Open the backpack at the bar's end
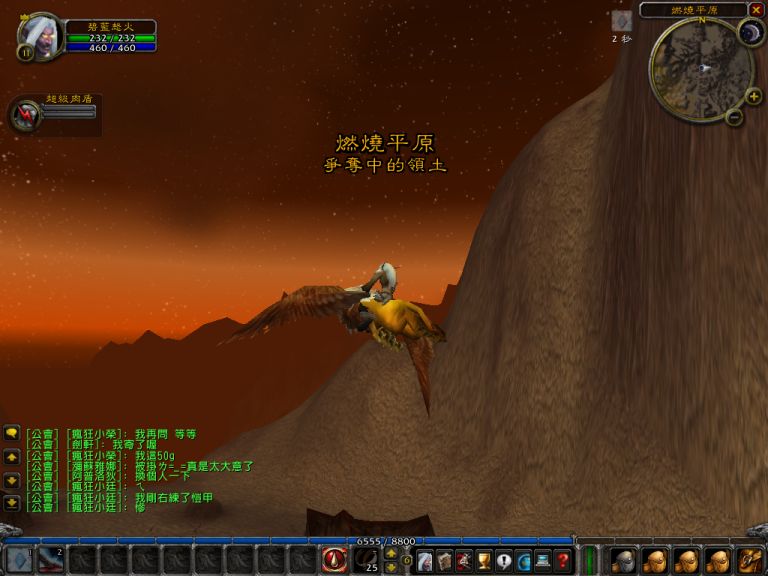 [751, 560]
